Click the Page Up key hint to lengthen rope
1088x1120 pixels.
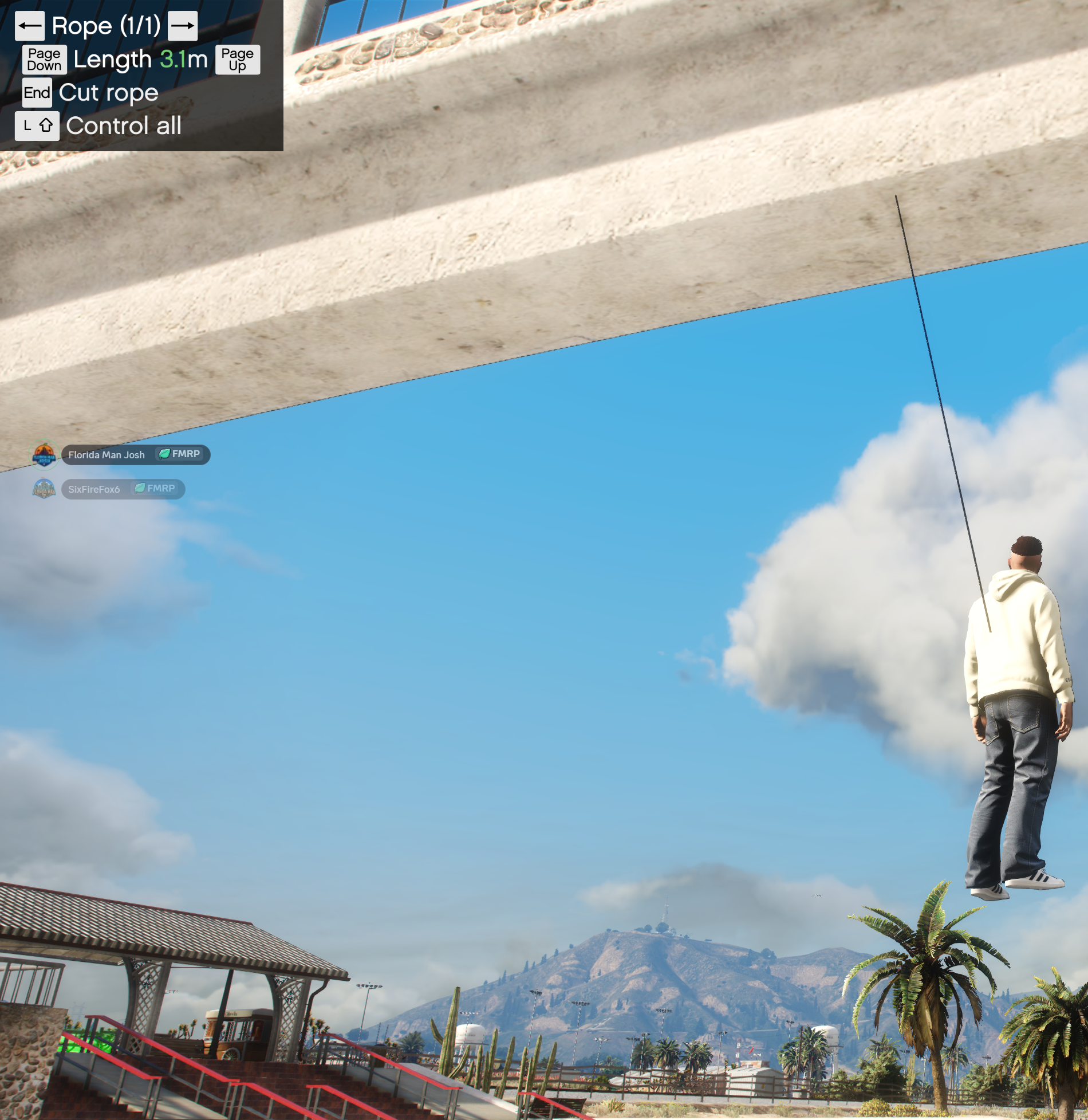tap(238, 59)
